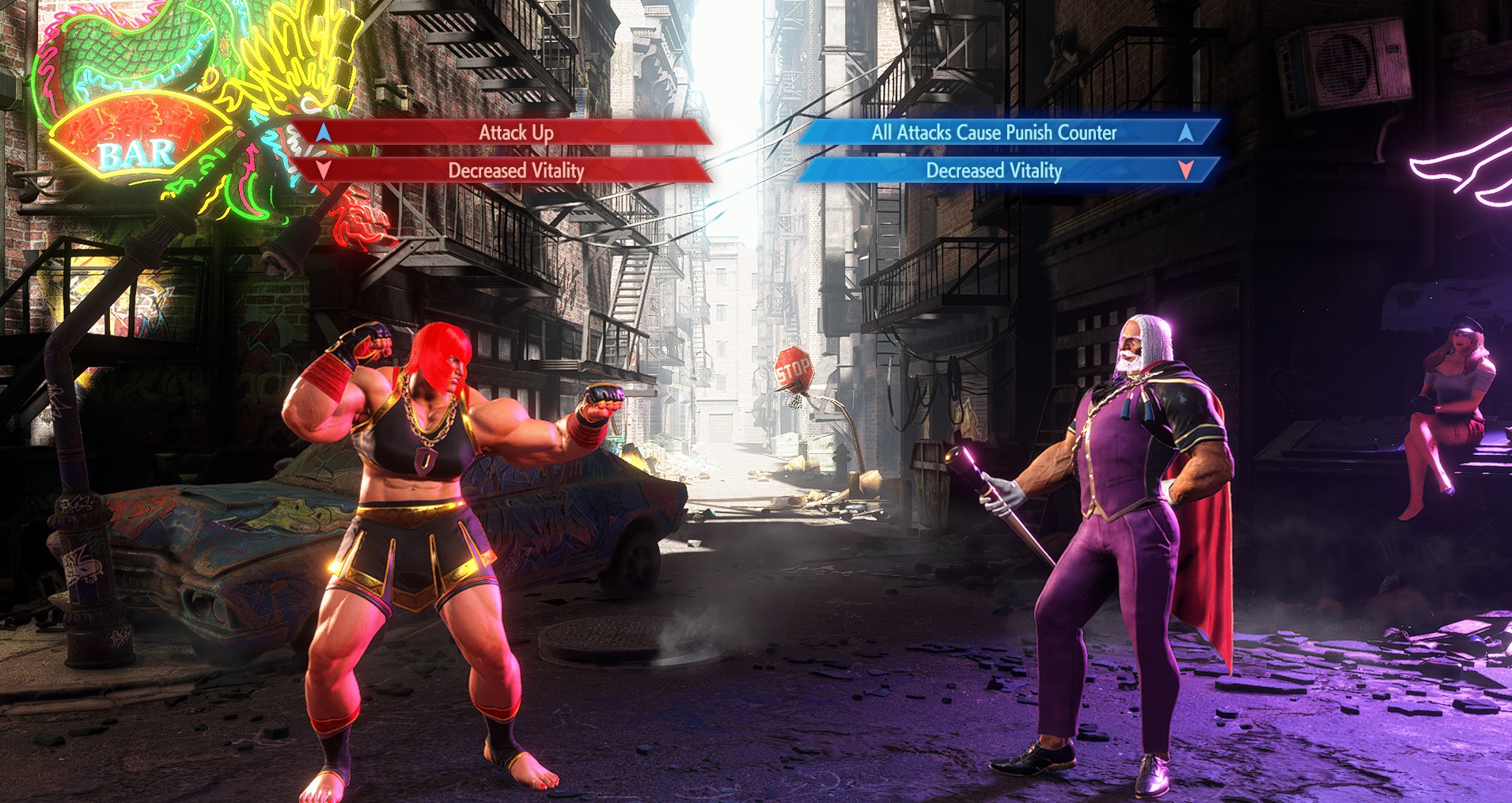
Task: Click the red Decreased Vitality banner
Action: pyautogui.click(x=515, y=170)
